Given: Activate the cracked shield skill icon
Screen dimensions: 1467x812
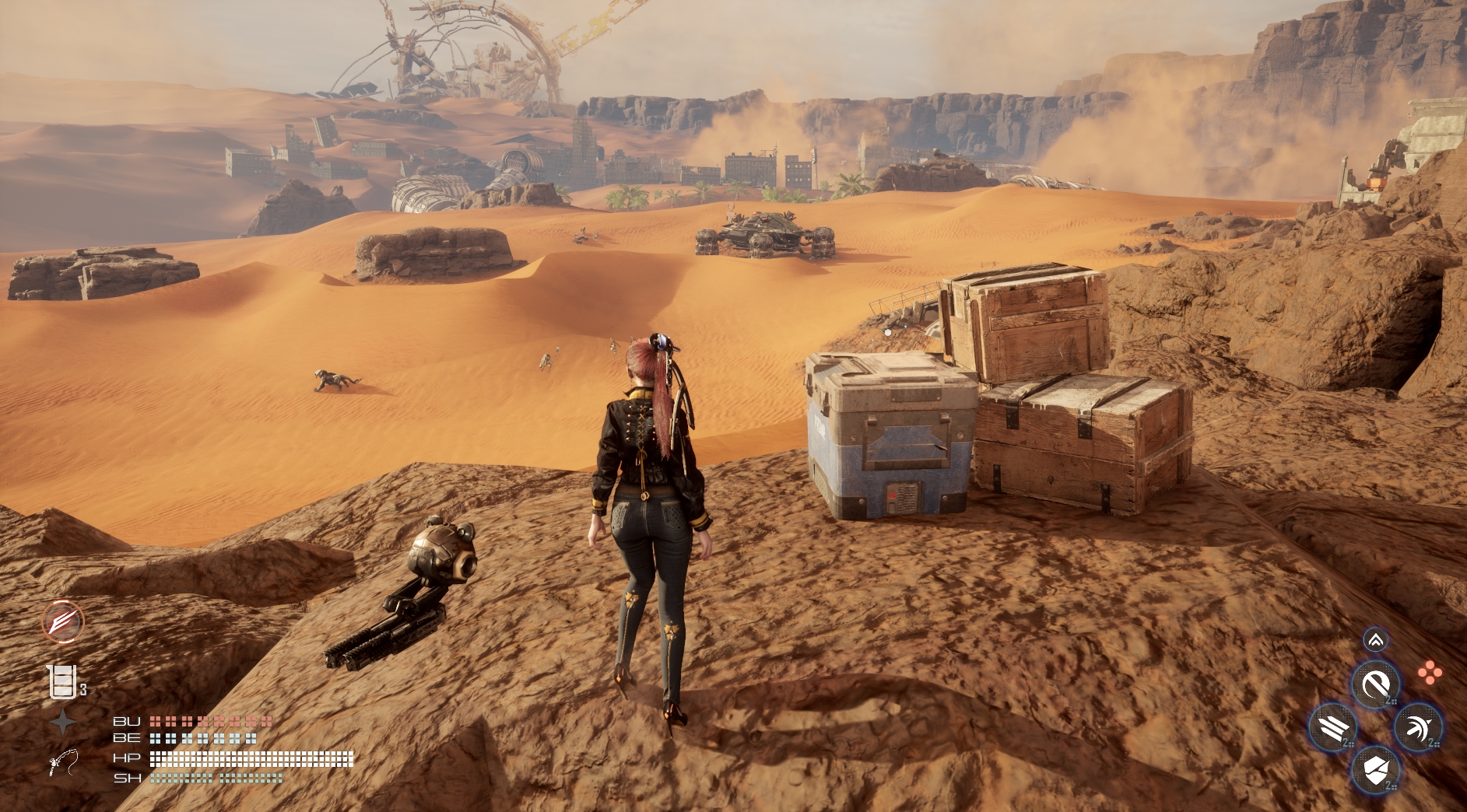Looking at the screenshot, I should click(1375, 771).
